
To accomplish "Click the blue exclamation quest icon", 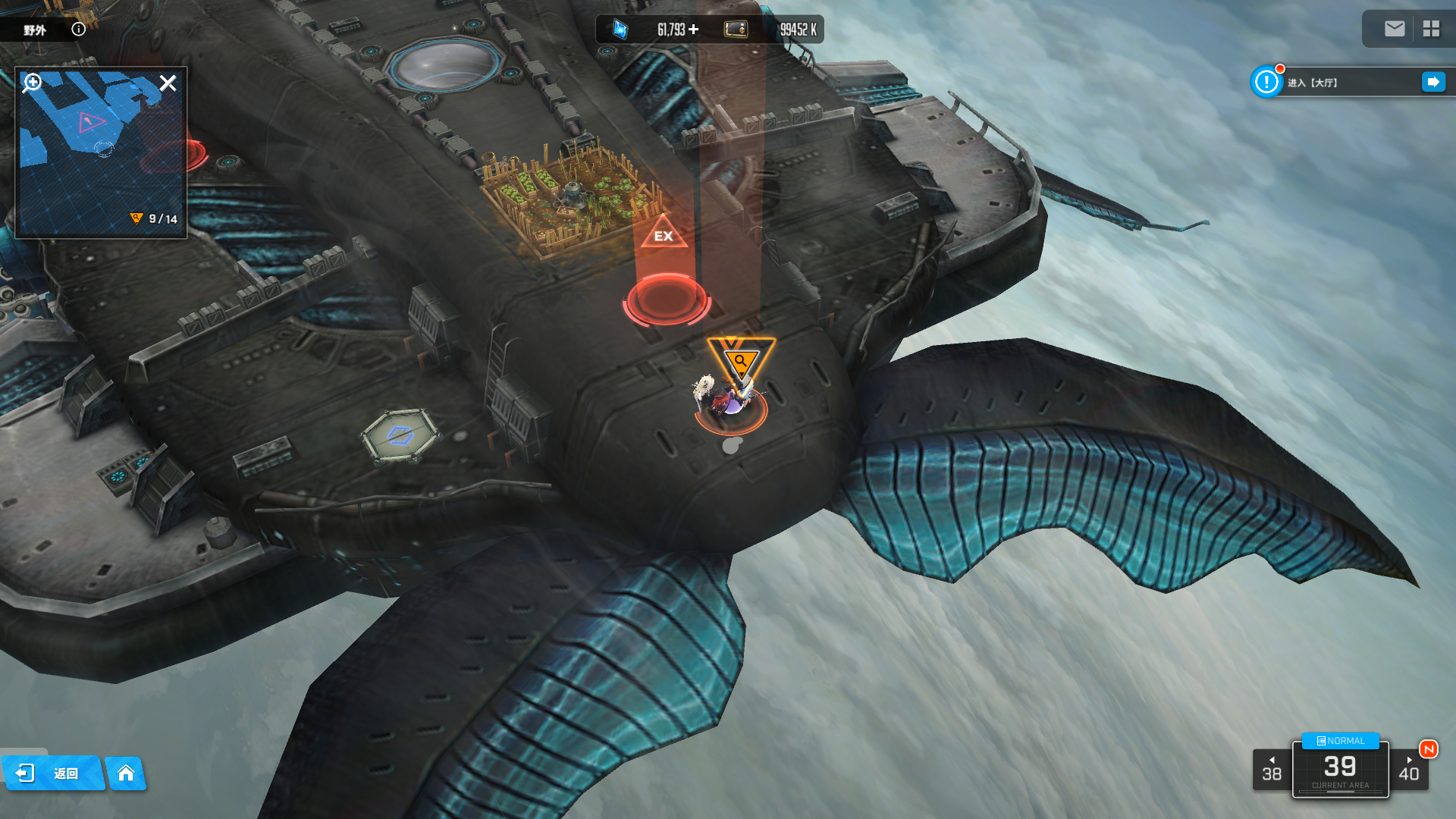I will pos(1266,82).
